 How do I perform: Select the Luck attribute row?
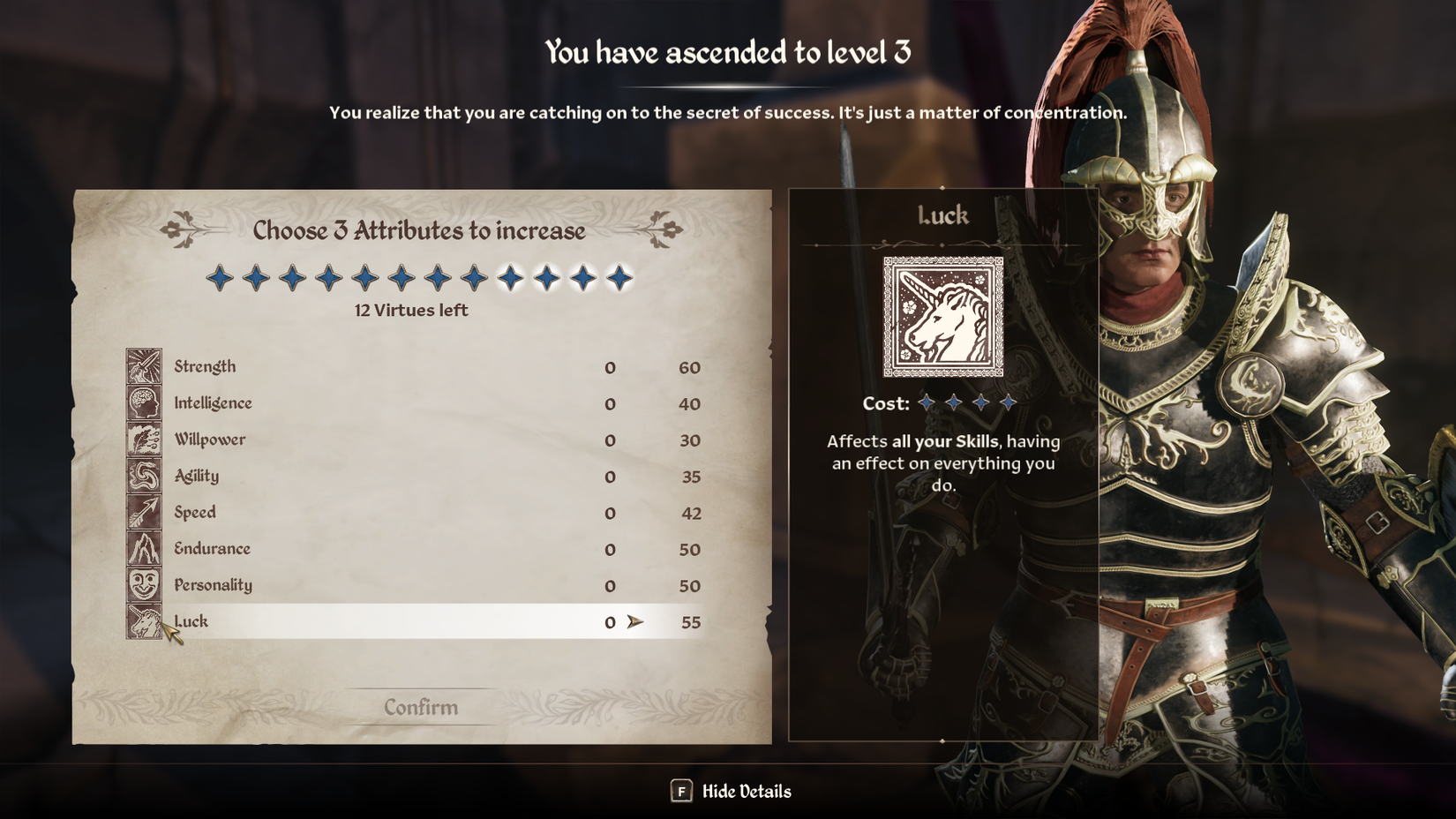click(397, 621)
